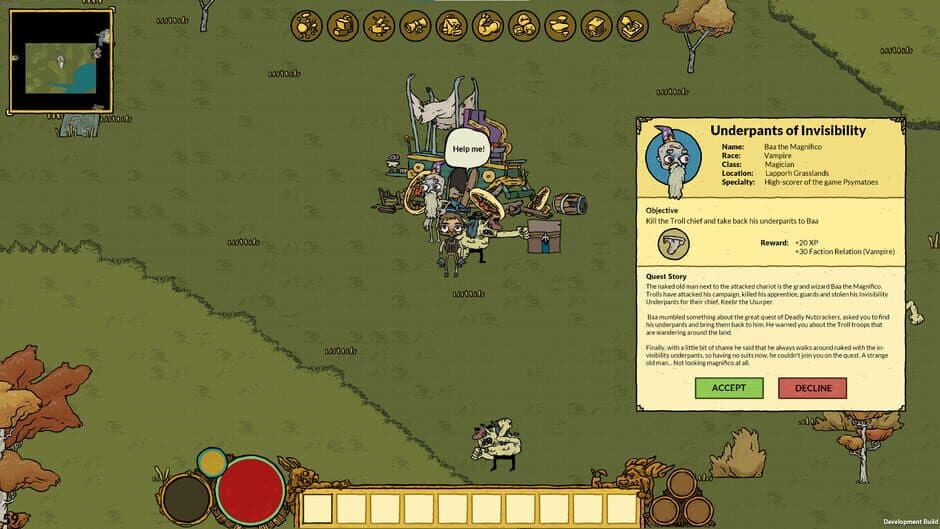Click the three skulls icon

tap(524, 25)
